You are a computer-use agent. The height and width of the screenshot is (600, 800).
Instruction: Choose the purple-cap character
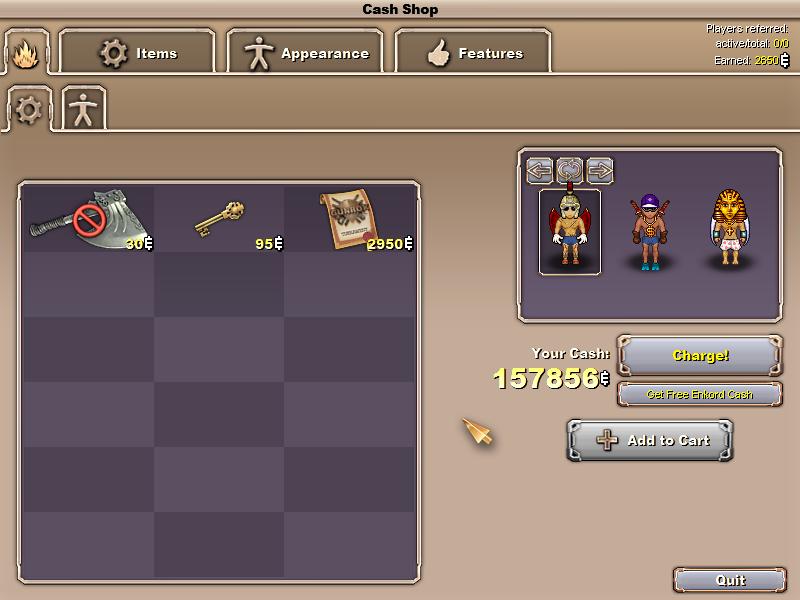[648, 232]
